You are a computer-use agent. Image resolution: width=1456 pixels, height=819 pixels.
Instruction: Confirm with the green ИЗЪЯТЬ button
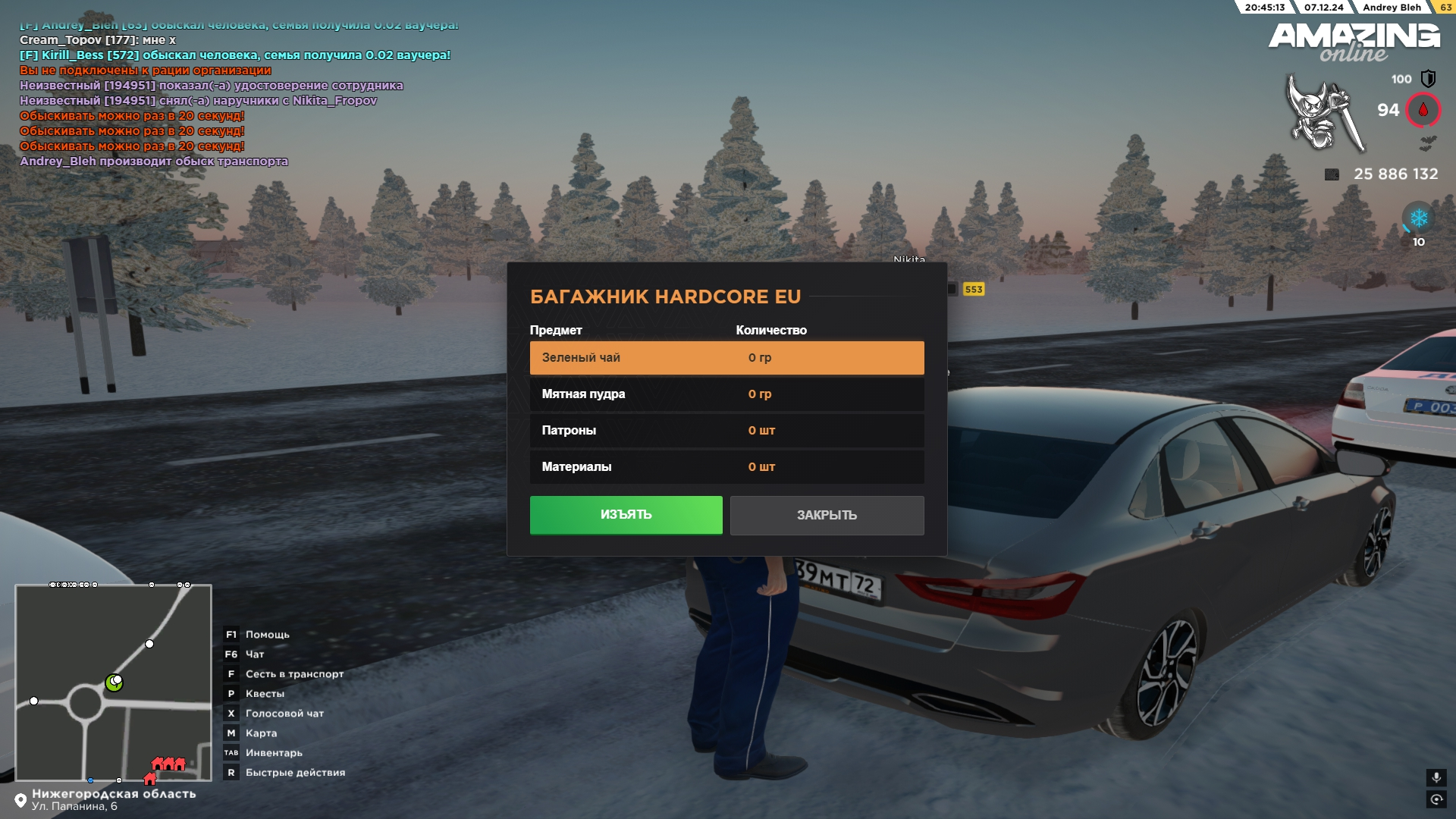[626, 515]
